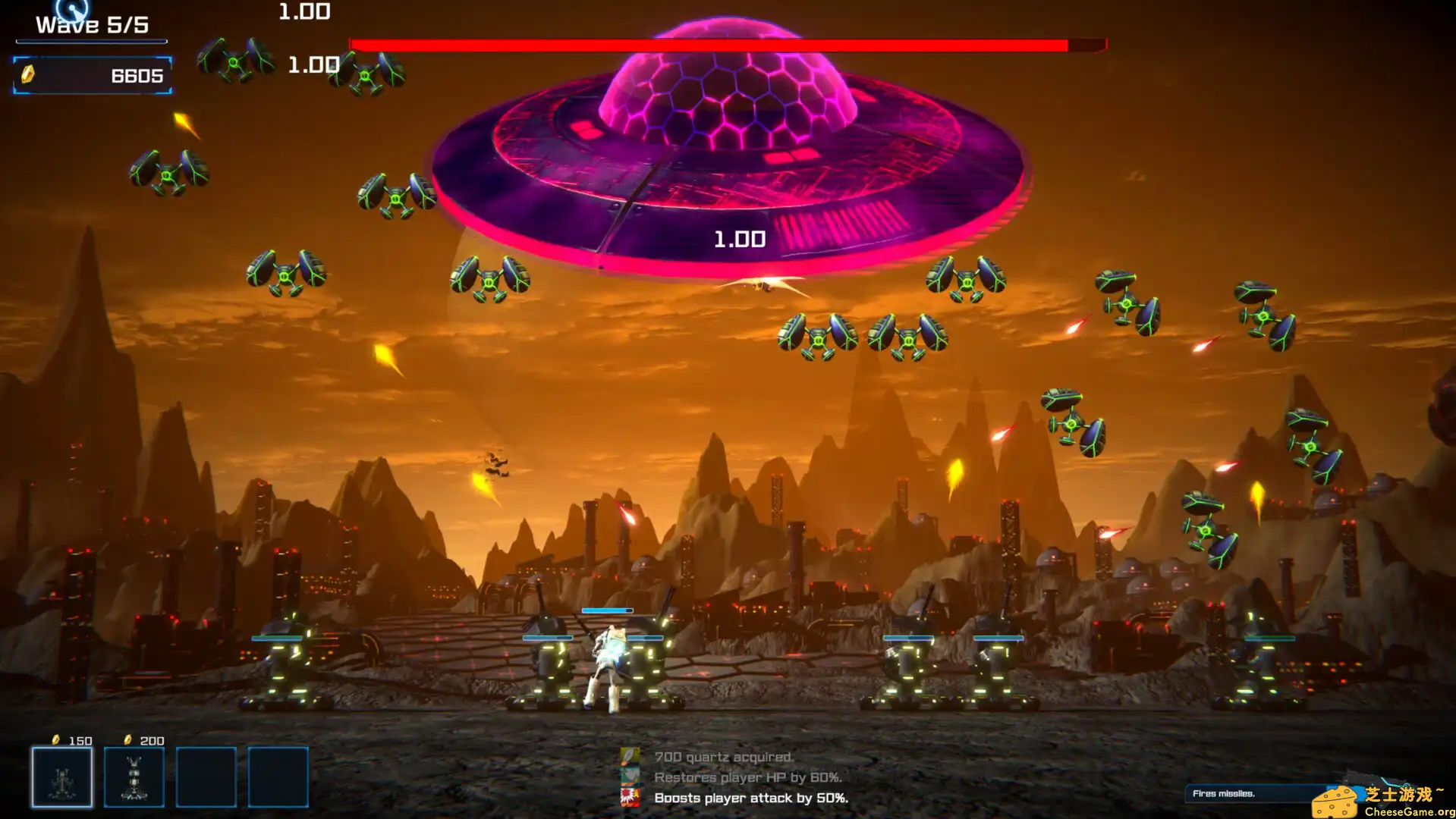This screenshot has width=1456, height=819.
Task: Click the Boosts player attack notification icon
Action: [x=631, y=798]
